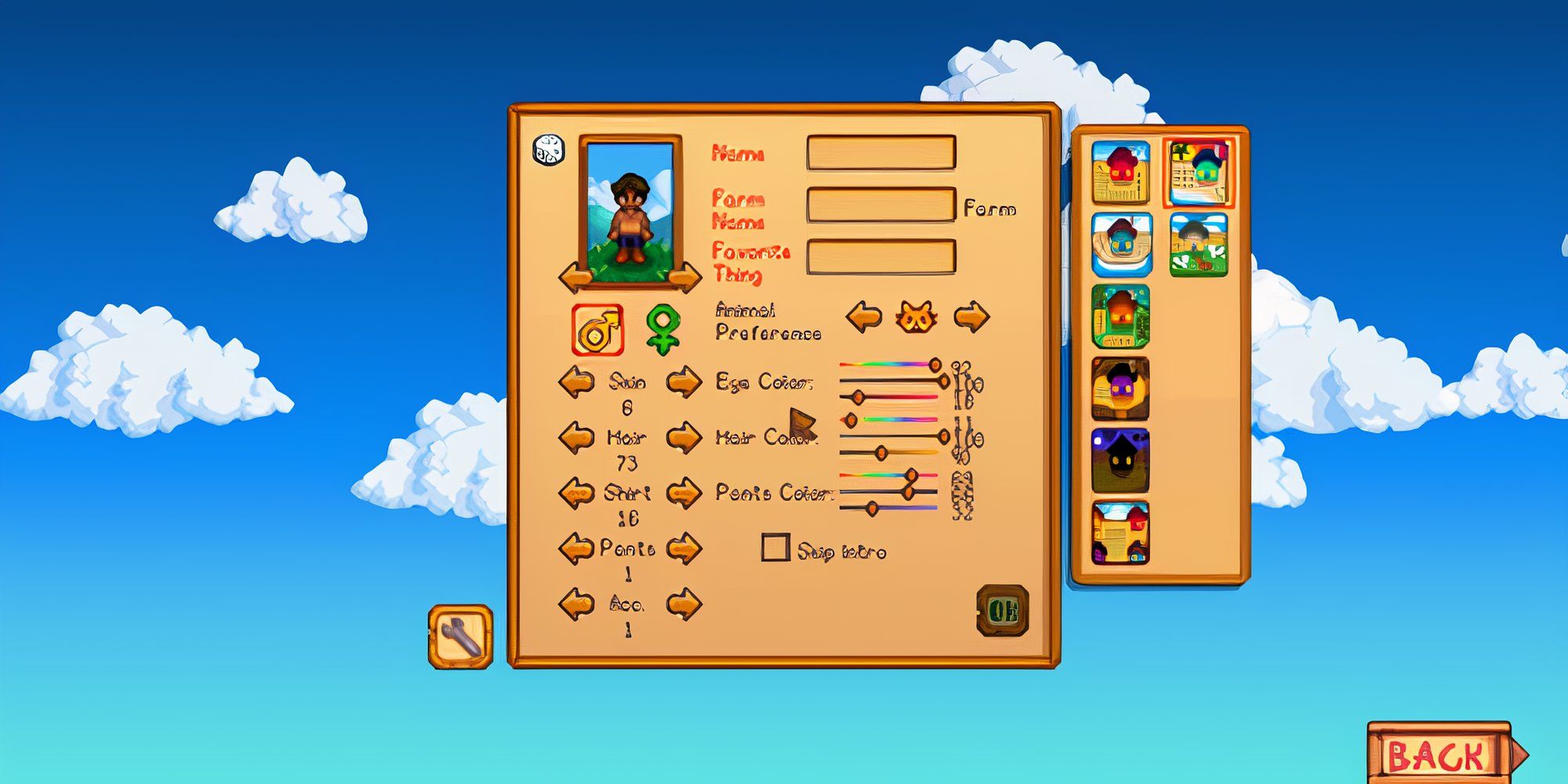Advance to the next Accessory

(684, 604)
